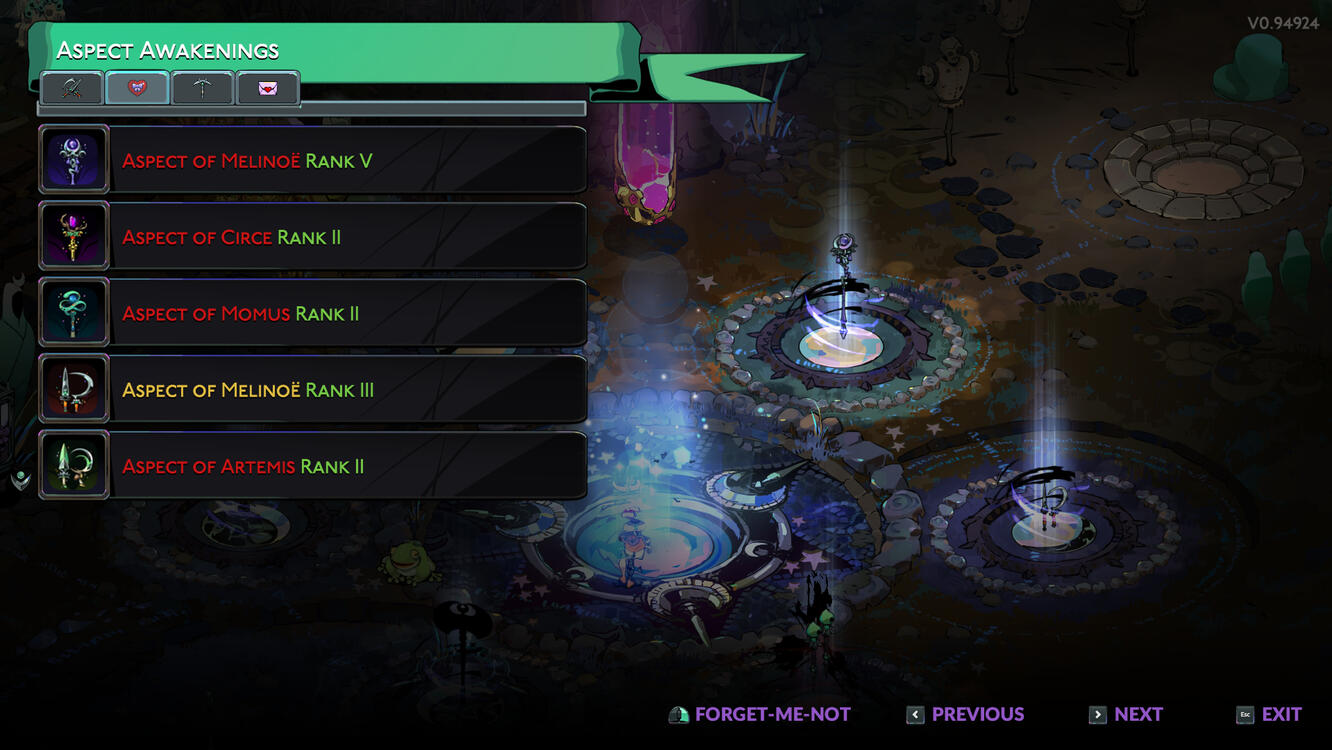Viewport: 1332px width, 750px height.
Task: Click the left chevron arrow beside Previous
Action: click(915, 714)
